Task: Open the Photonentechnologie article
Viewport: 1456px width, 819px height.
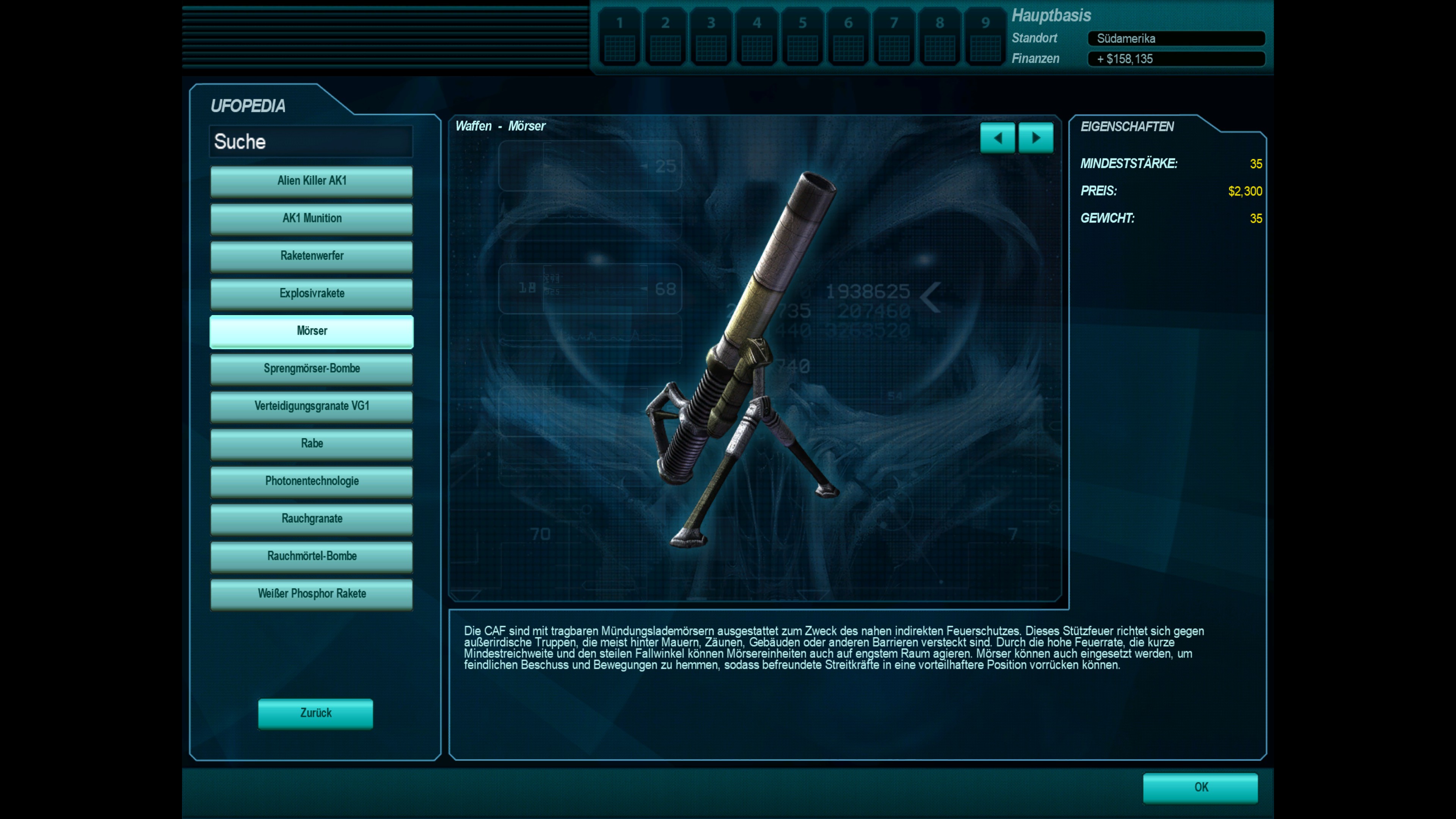Action: pyautogui.click(x=311, y=481)
